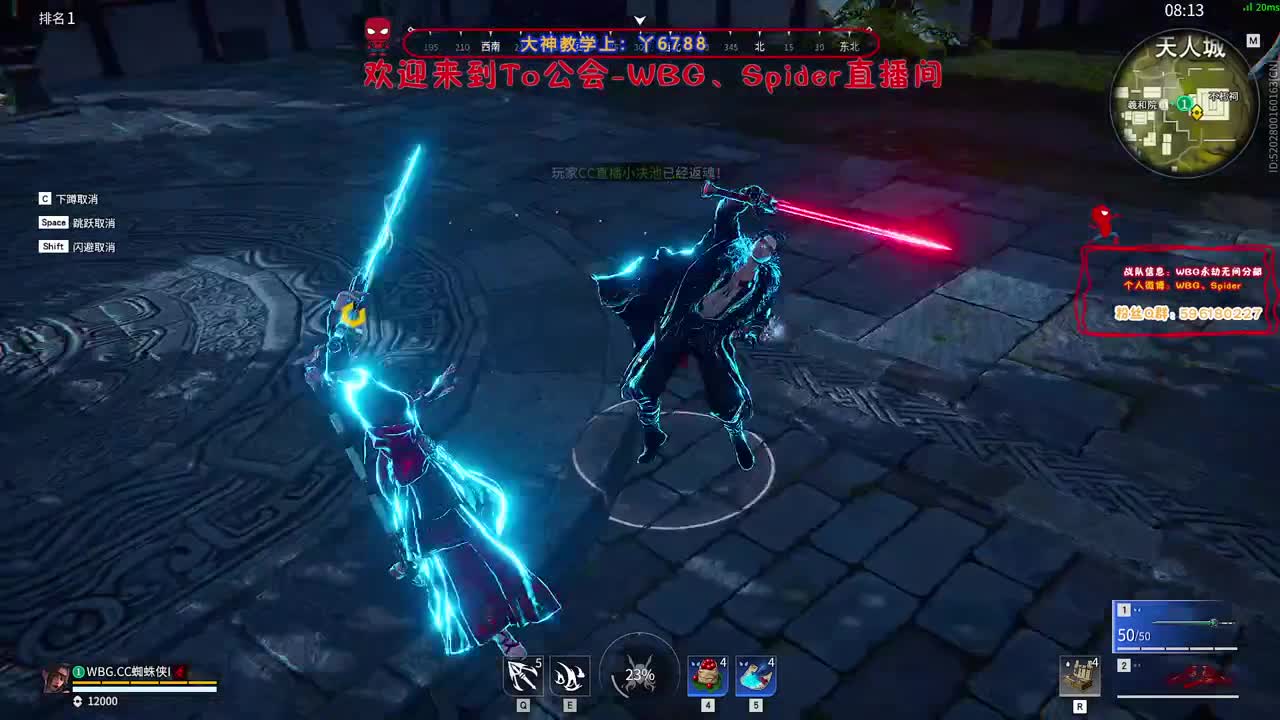Click the 排名1 rank label top left
Screen dimensions: 1280x720
54,17
